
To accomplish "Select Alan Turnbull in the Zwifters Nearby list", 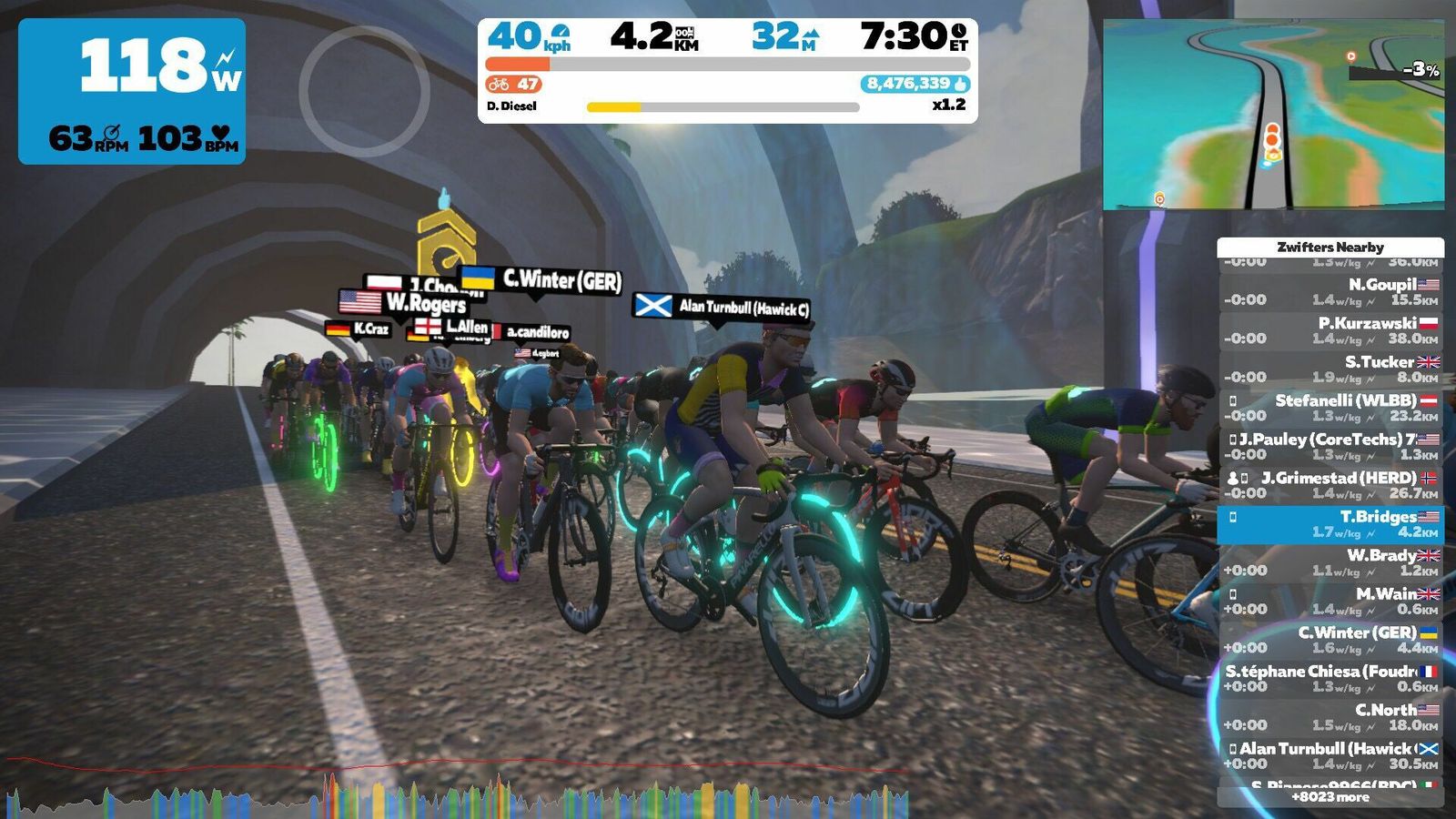I will click(x=1330, y=756).
